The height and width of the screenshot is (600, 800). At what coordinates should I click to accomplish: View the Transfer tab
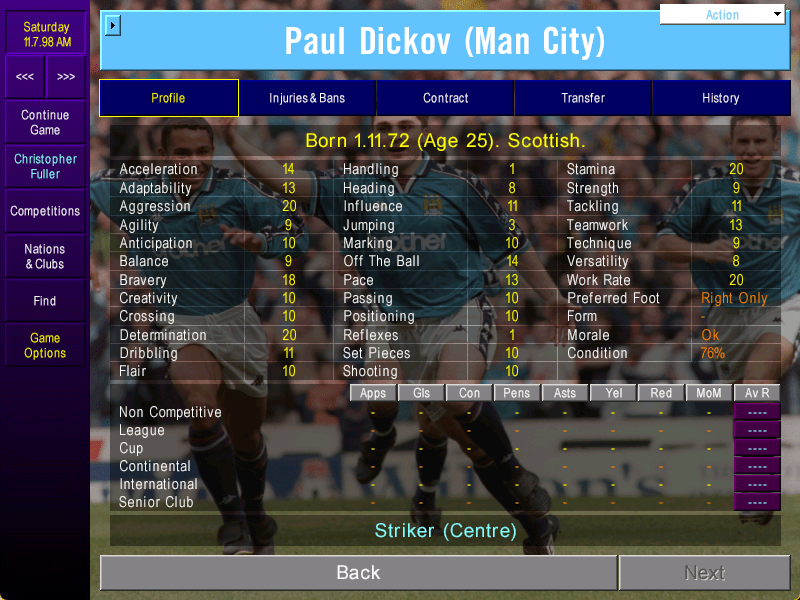point(583,98)
